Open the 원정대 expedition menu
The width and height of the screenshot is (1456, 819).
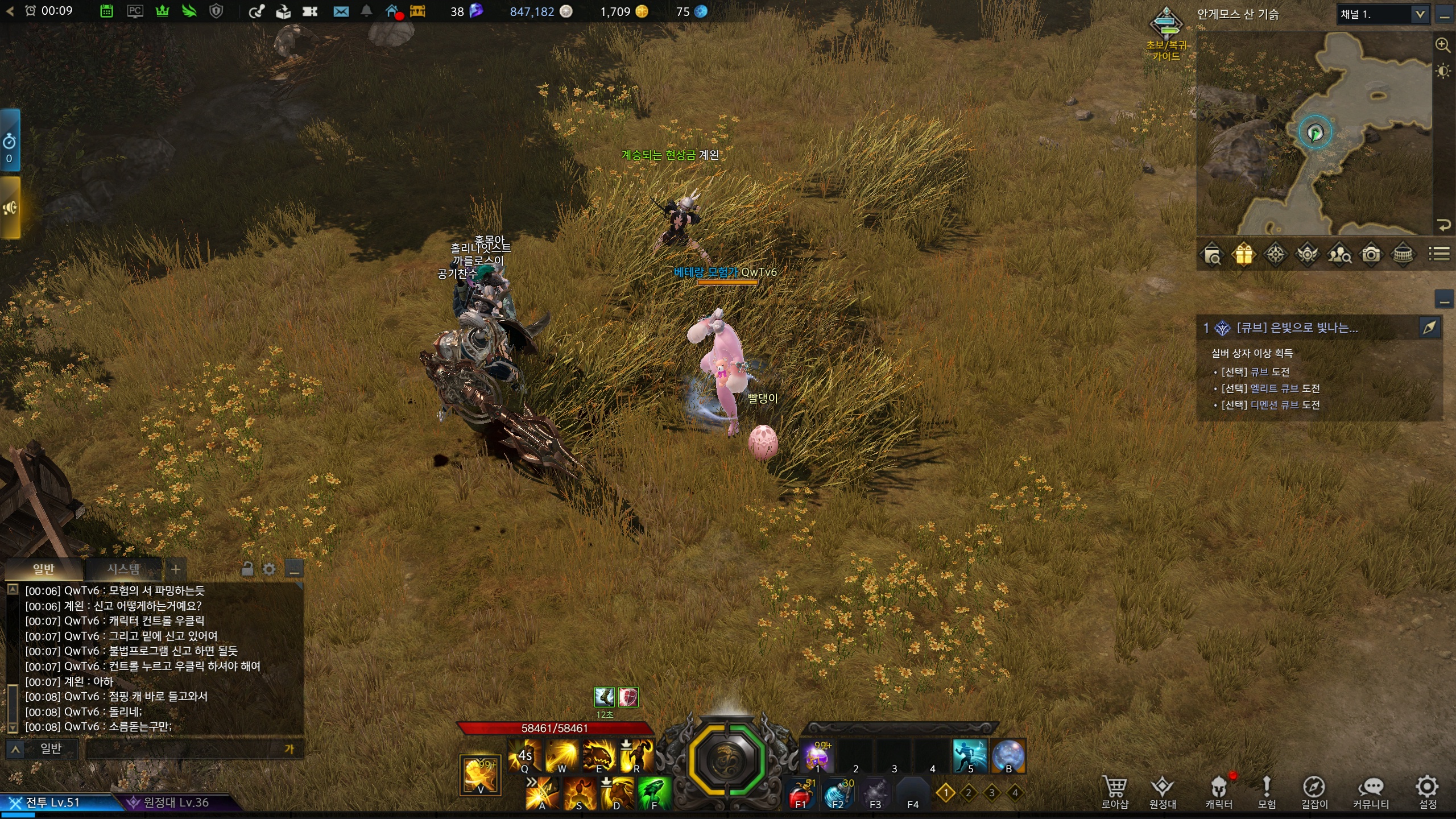click(x=1162, y=792)
